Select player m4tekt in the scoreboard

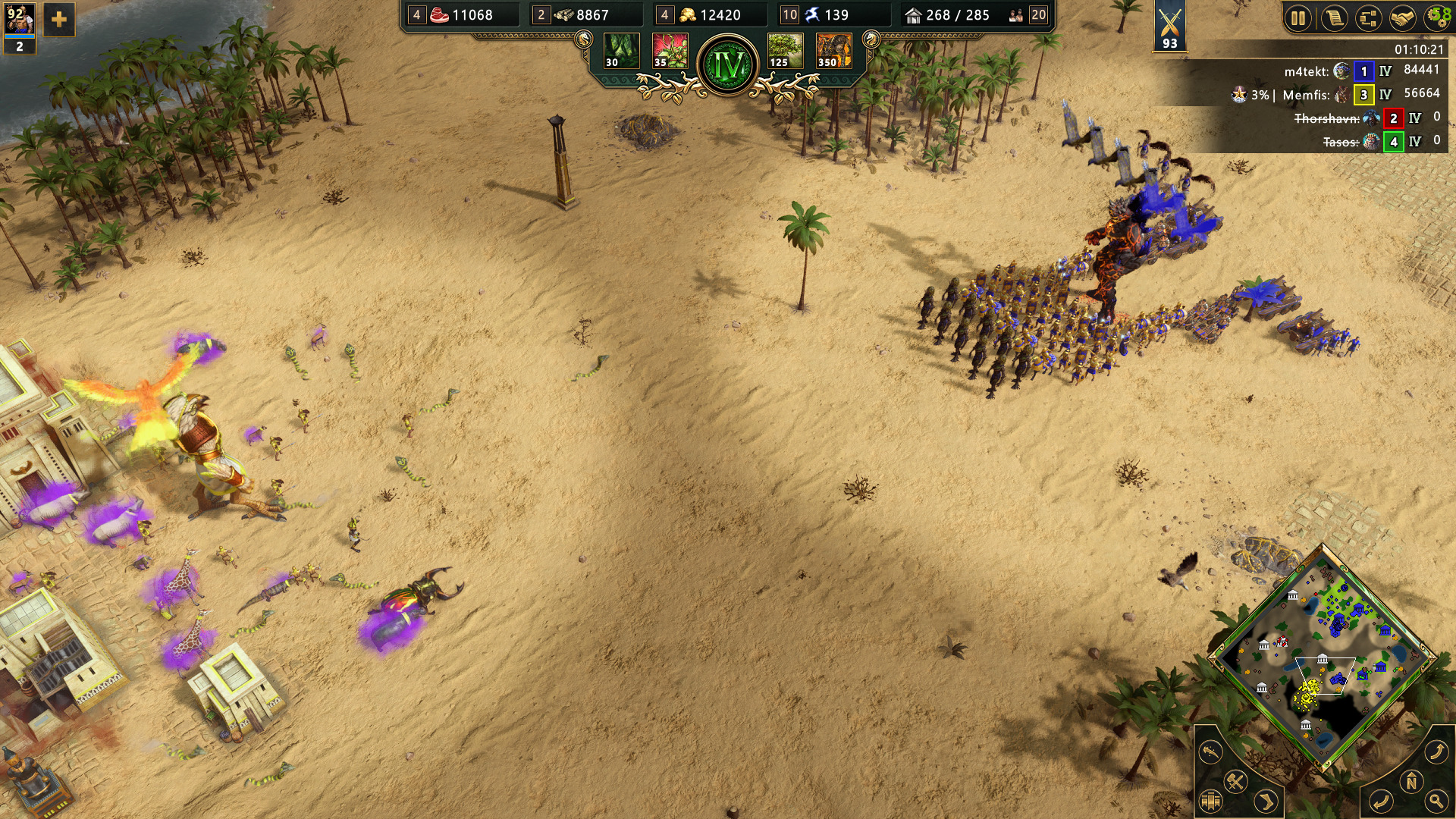pyautogui.click(x=1306, y=71)
